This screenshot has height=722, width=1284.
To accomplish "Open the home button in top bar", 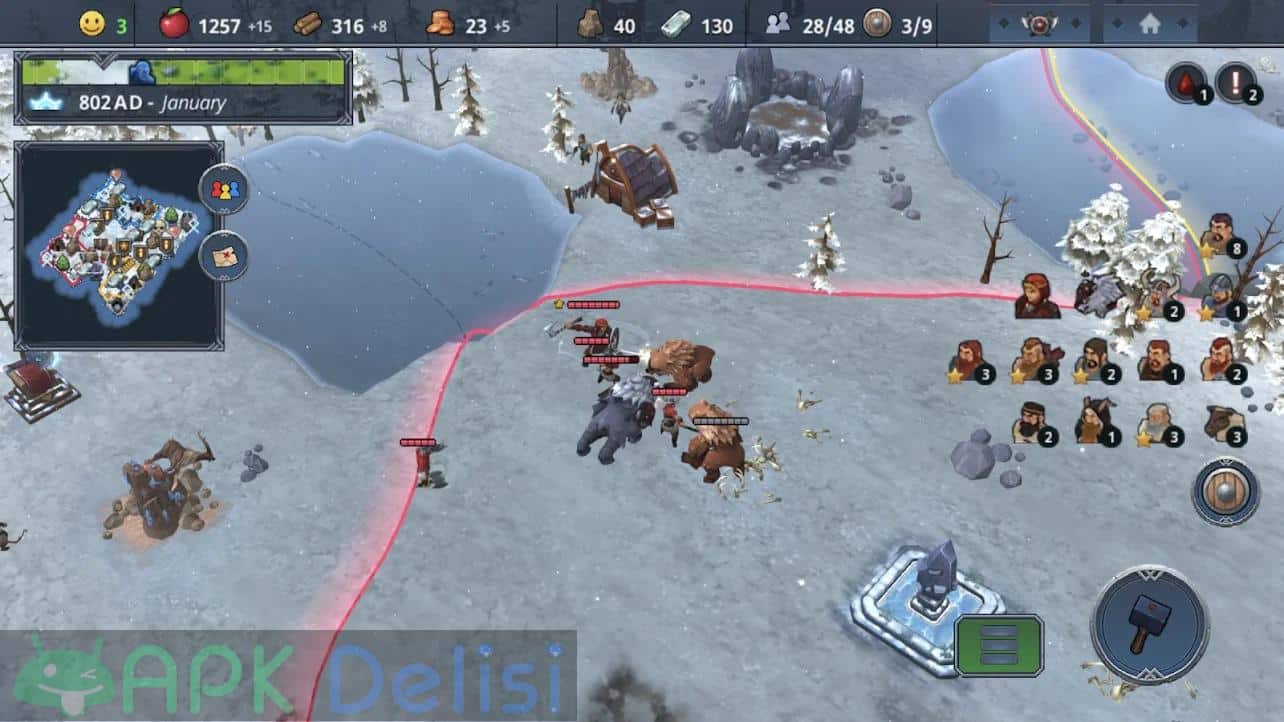I will click(x=1149, y=22).
